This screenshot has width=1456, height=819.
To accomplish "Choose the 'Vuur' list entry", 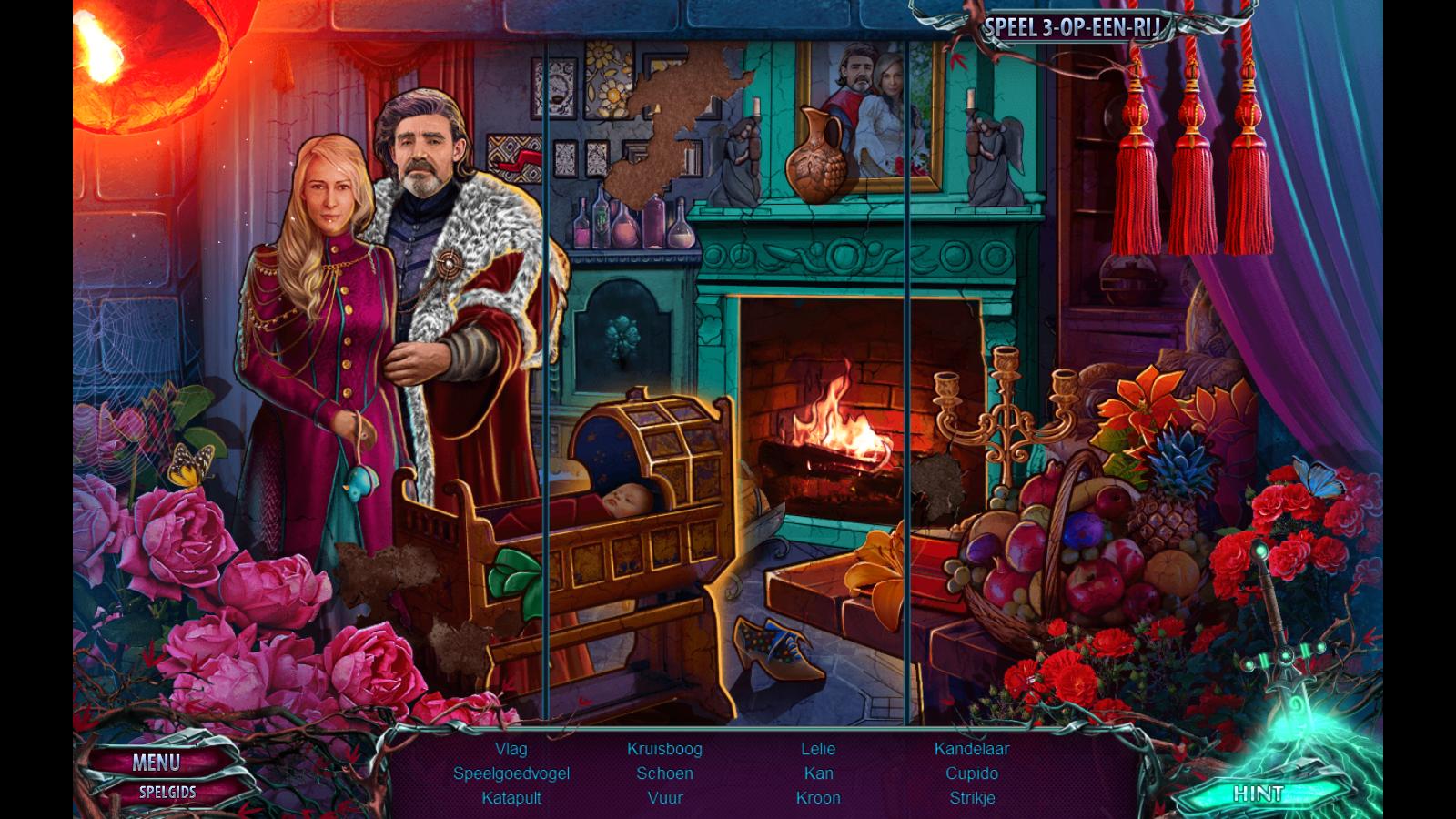I will click(664, 798).
